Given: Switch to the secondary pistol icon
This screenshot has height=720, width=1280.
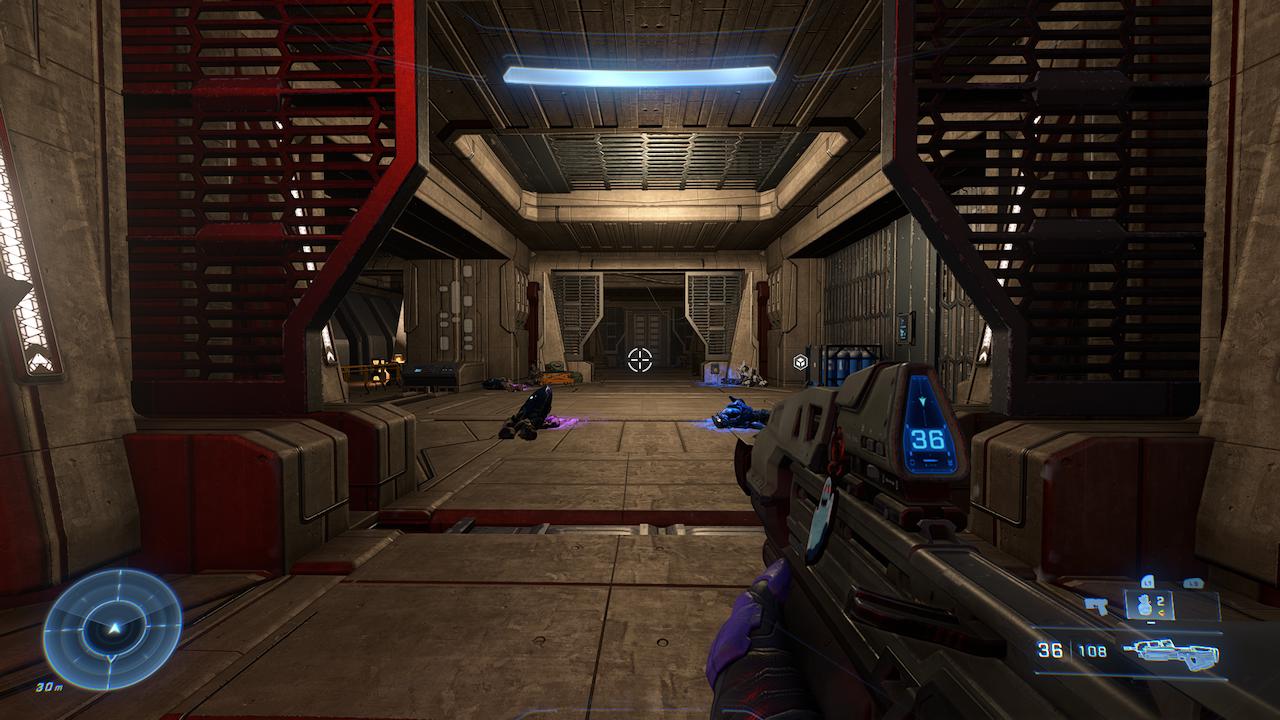Looking at the screenshot, I should pos(1096,605).
